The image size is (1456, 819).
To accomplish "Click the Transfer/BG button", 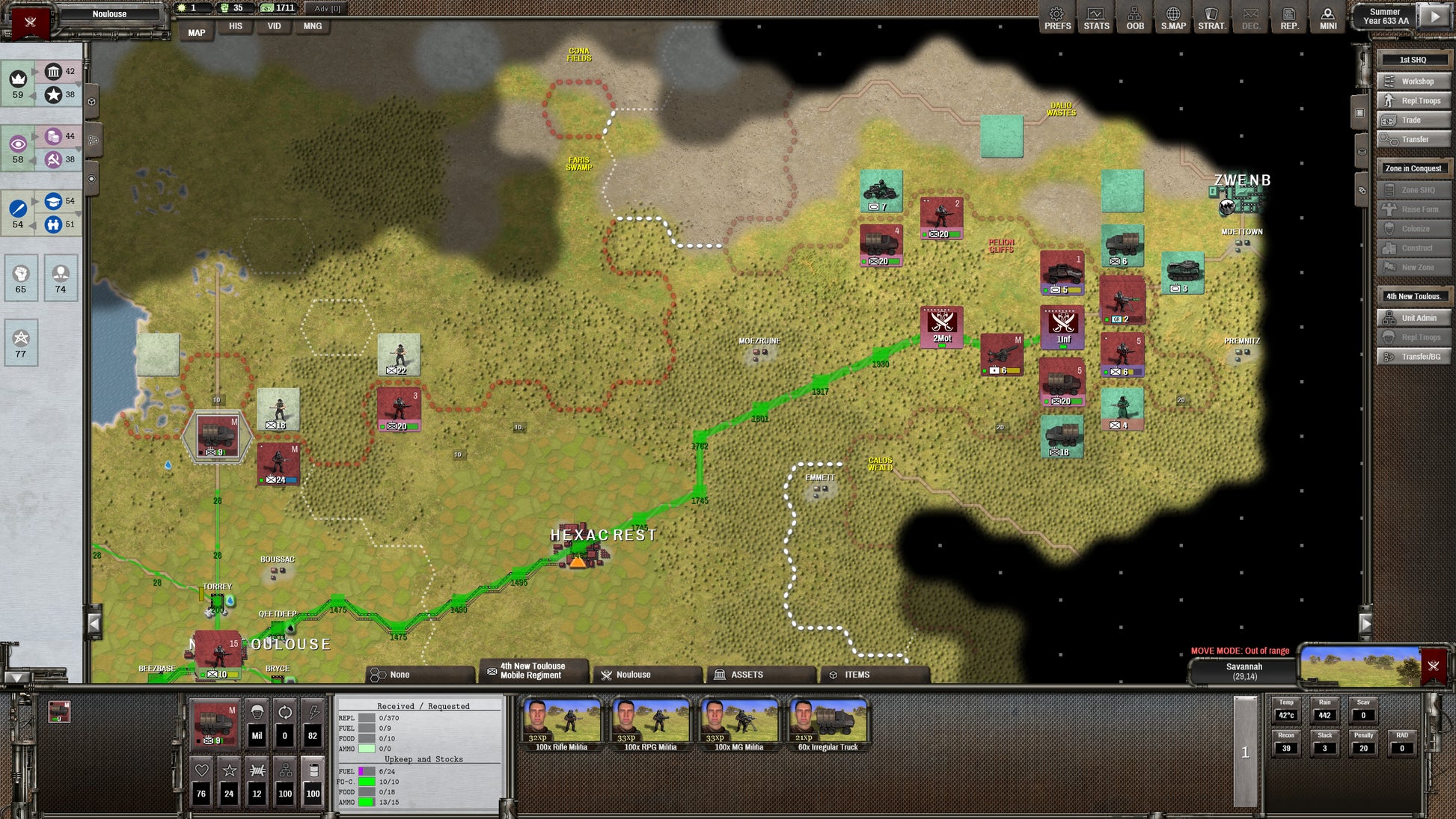I will (x=1413, y=358).
